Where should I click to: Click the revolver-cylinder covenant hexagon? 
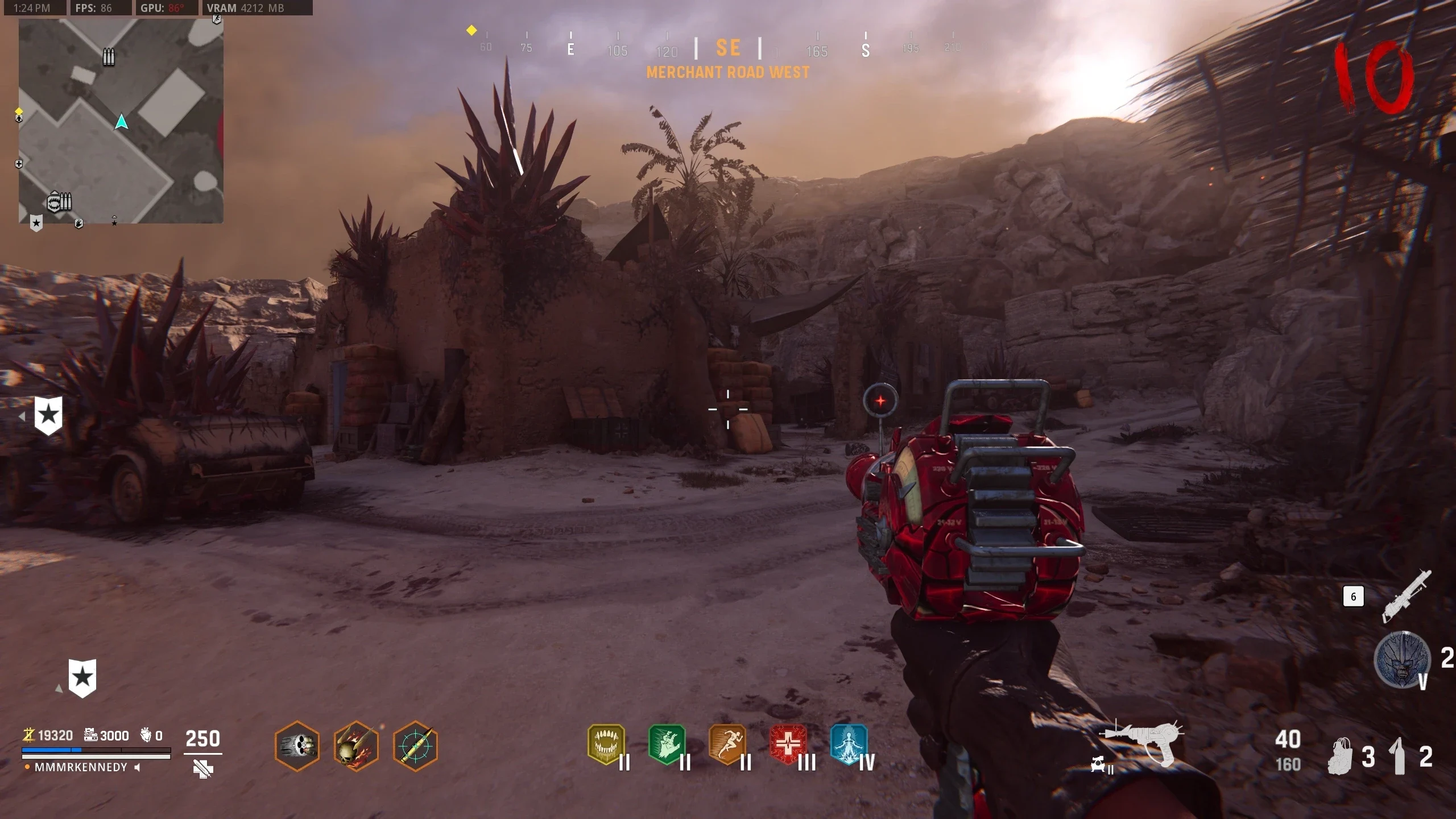click(297, 746)
